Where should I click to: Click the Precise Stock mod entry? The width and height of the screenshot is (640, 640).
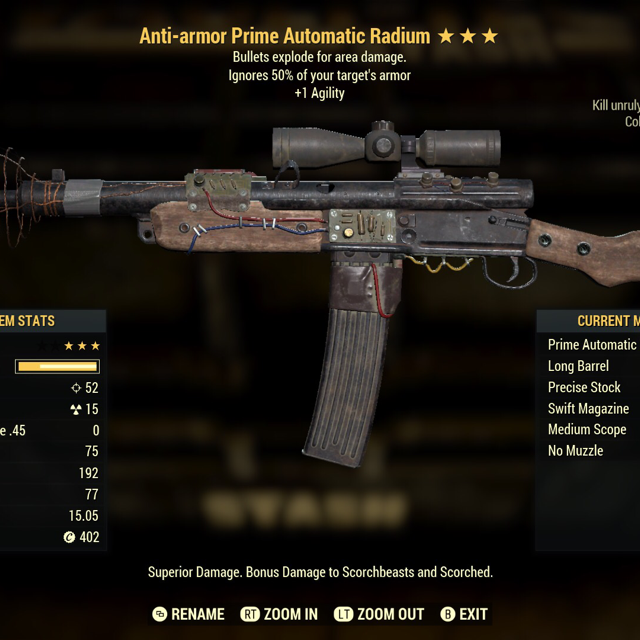coord(584,387)
